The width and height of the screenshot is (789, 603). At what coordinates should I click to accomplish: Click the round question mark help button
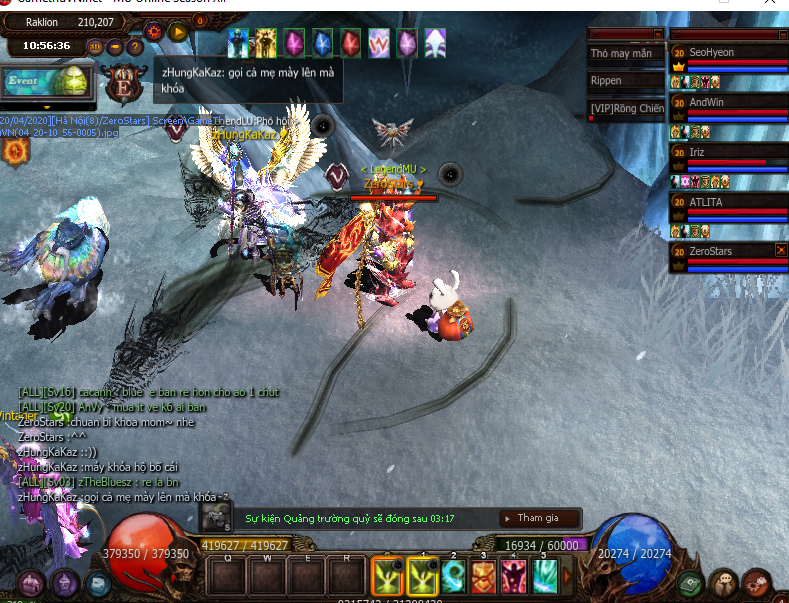tap(135, 46)
